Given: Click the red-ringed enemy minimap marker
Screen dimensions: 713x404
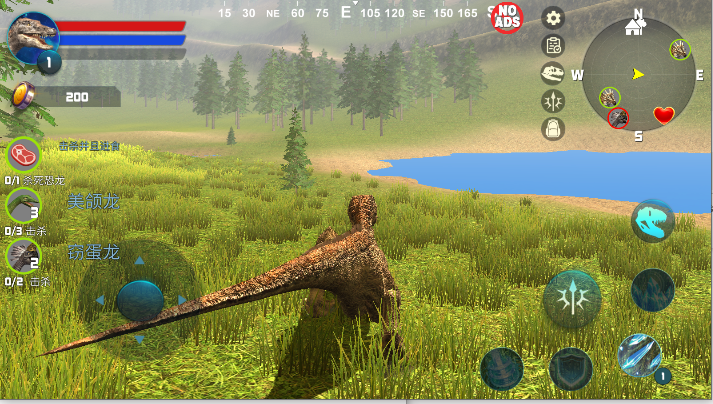Looking at the screenshot, I should click(x=619, y=118).
